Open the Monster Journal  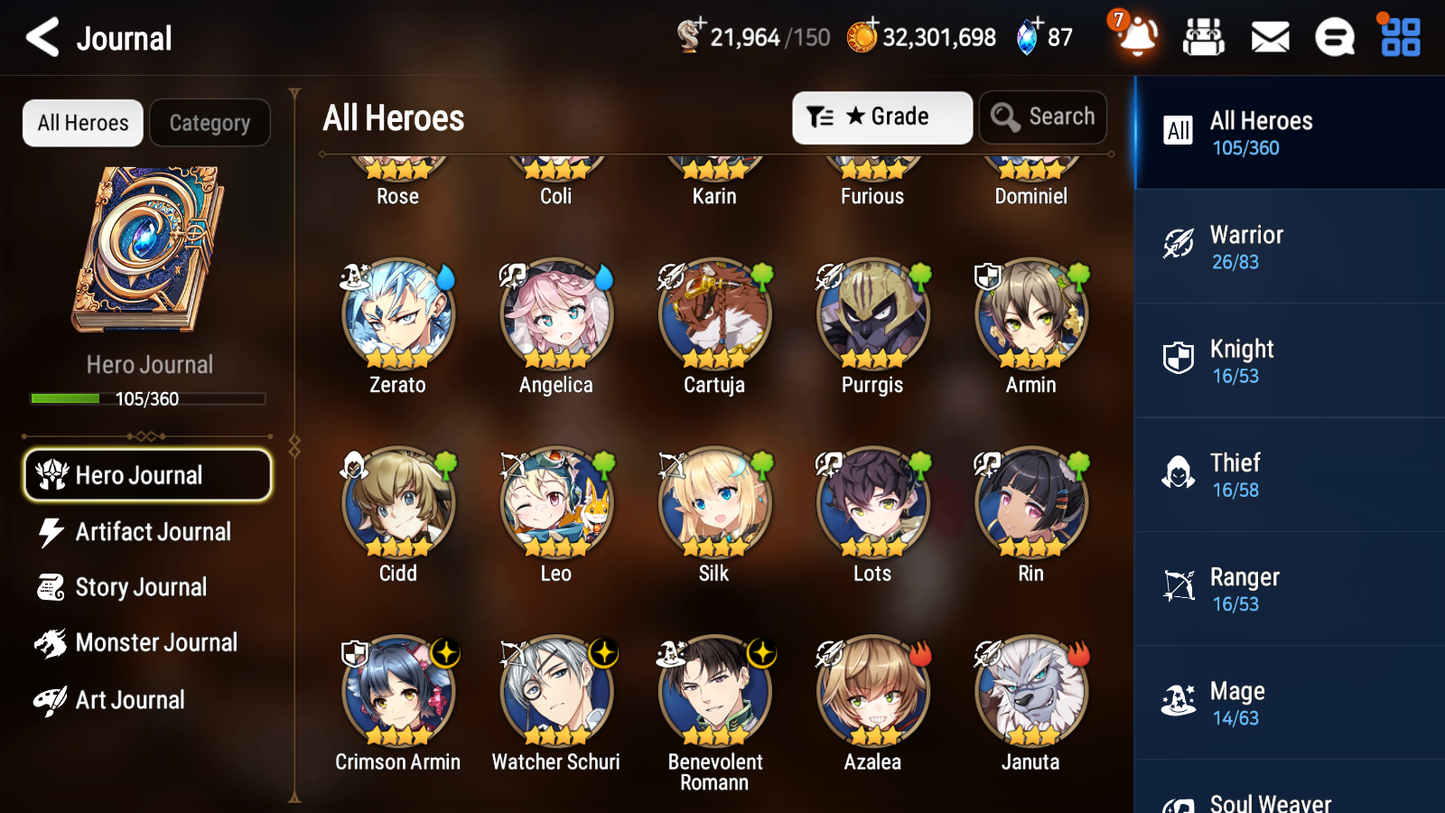pyautogui.click(x=157, y=643)
